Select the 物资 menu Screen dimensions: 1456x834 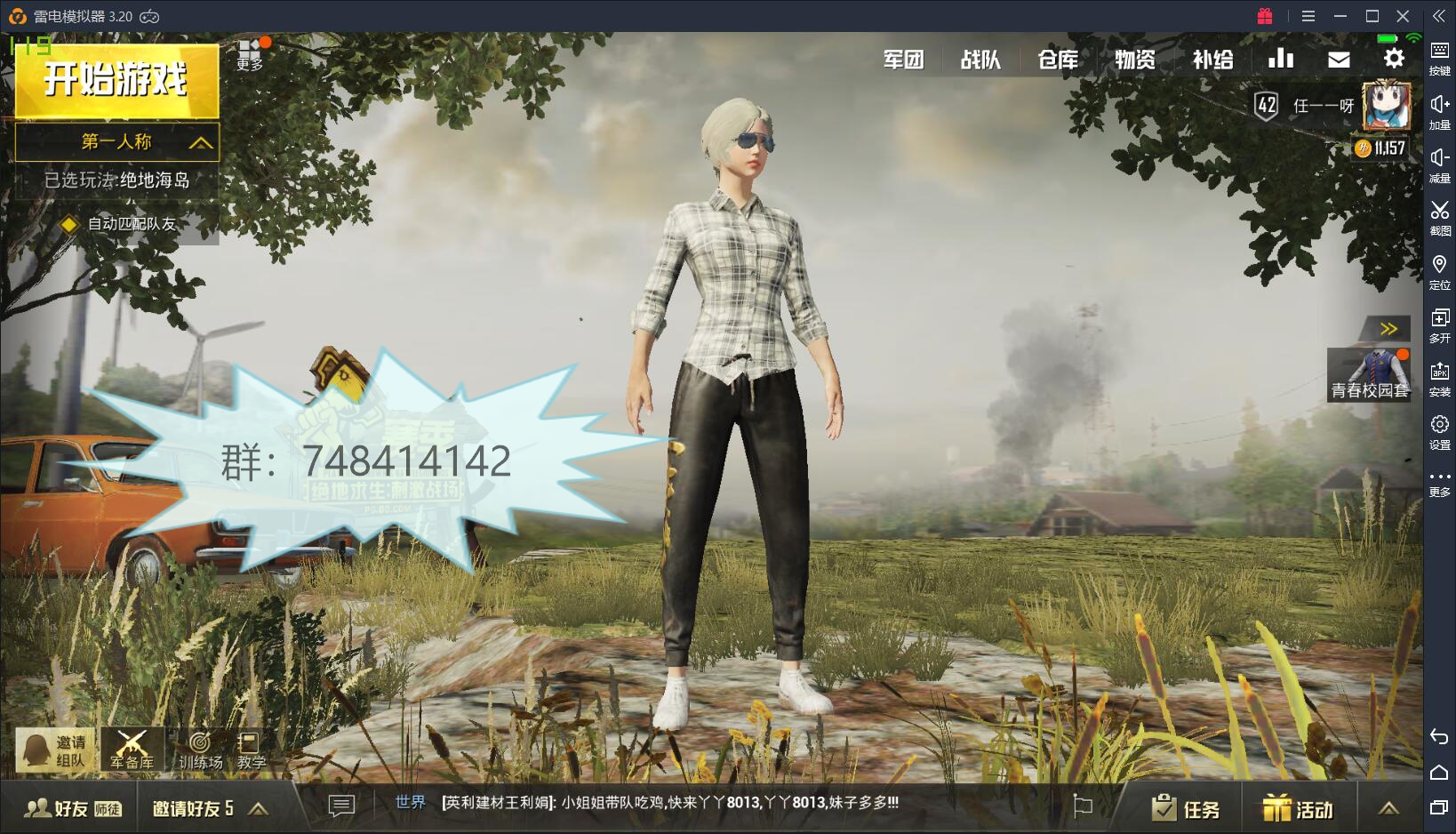pyautogui.click(x=1135, y=60)
